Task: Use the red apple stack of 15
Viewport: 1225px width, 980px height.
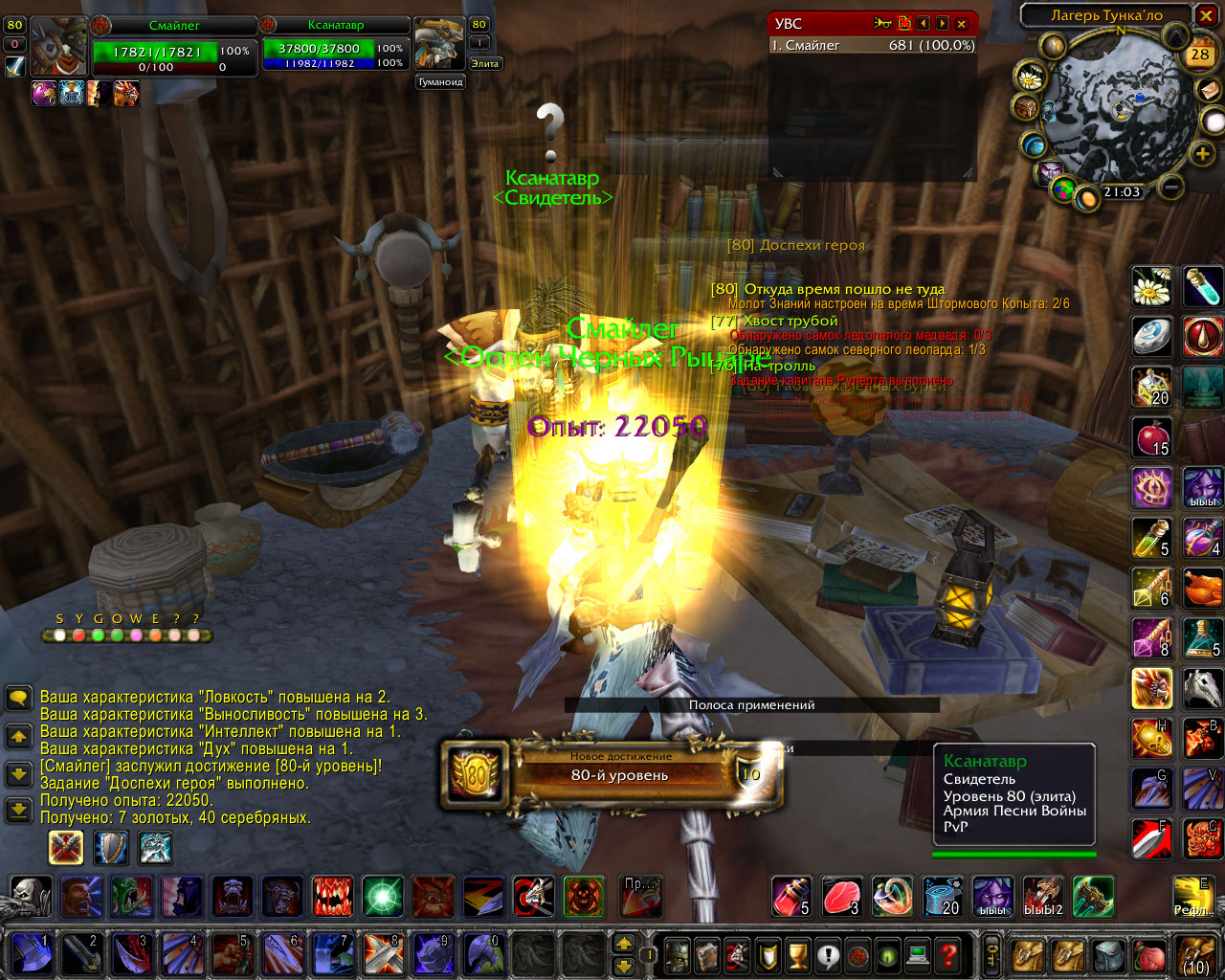Action: 1151,436
